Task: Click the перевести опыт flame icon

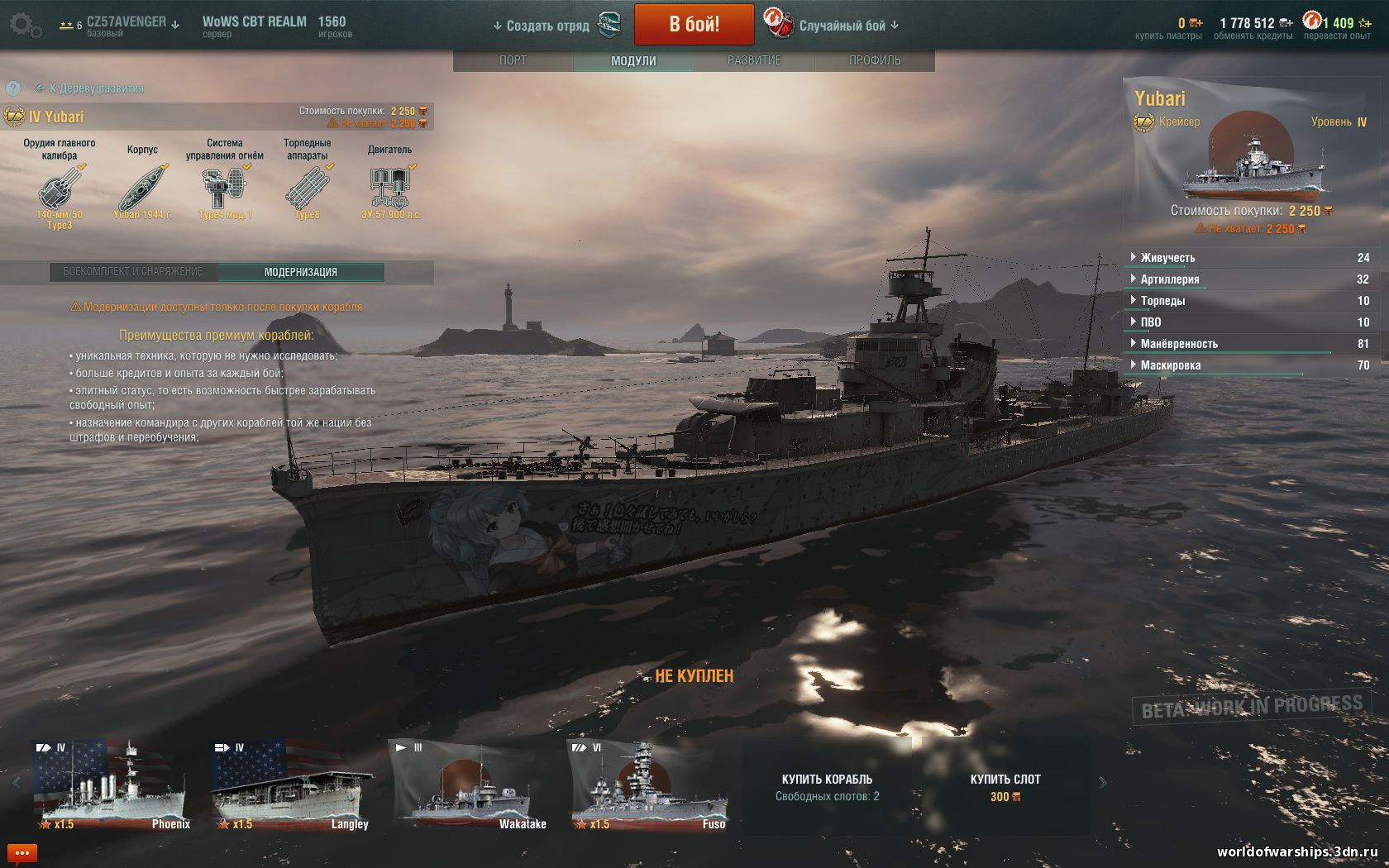Action: [1314, 18]
